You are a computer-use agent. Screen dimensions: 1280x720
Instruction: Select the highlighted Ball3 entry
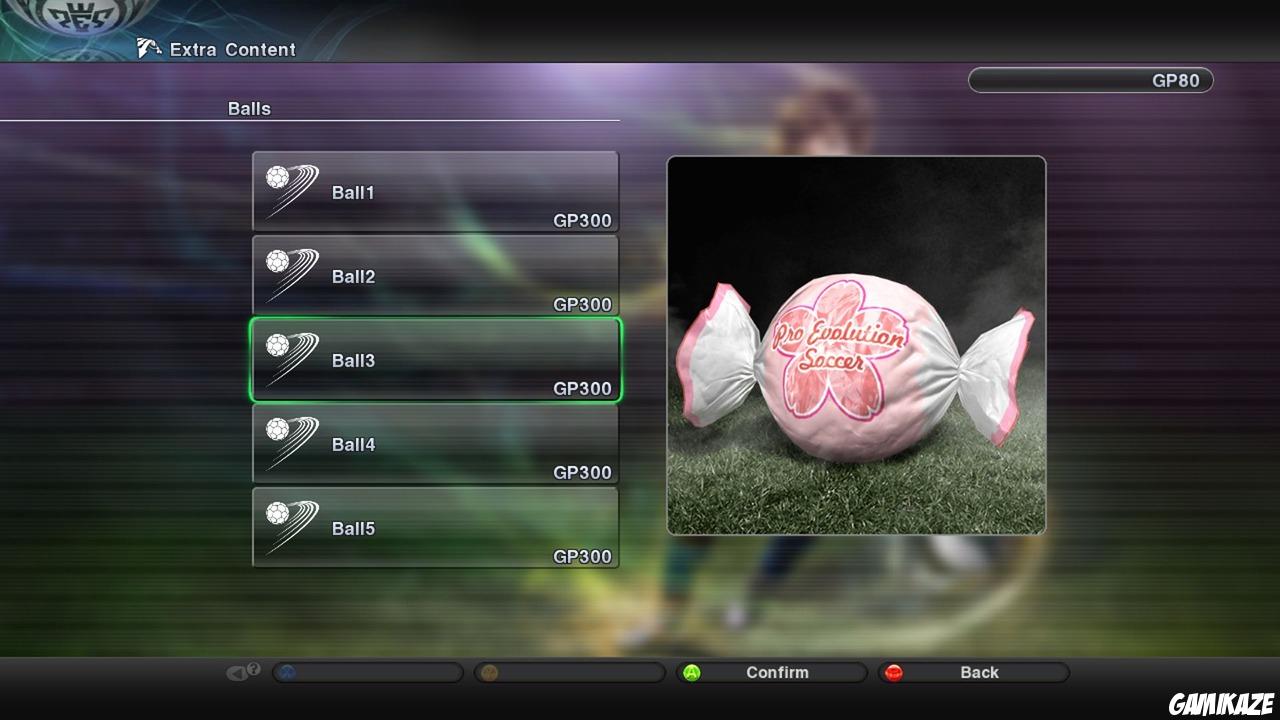pyautogui.click(x=435, y=360)
